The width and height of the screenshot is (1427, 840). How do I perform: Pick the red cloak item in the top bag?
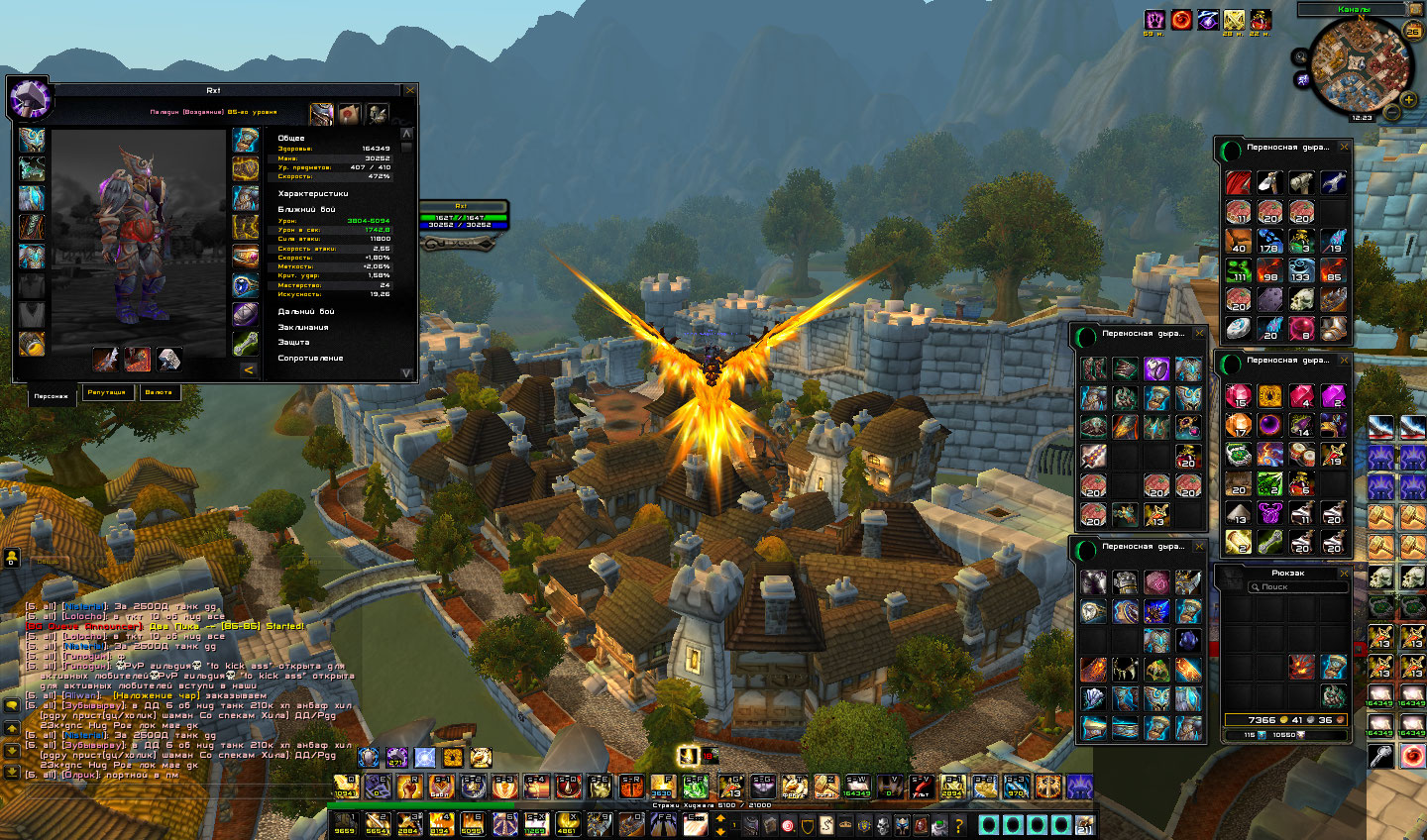tap(1239, 182)
